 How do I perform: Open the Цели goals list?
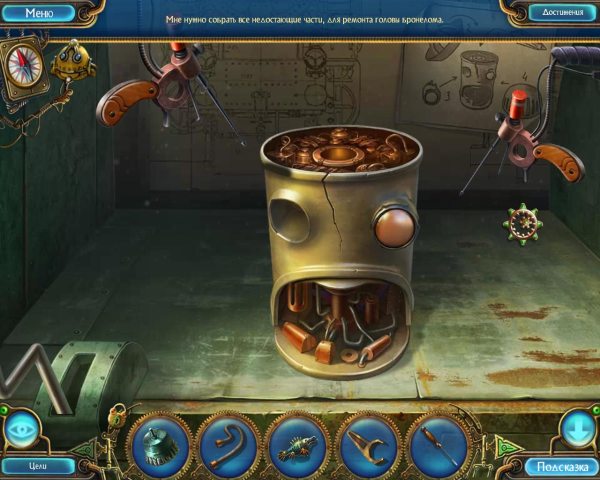(38, 465)
